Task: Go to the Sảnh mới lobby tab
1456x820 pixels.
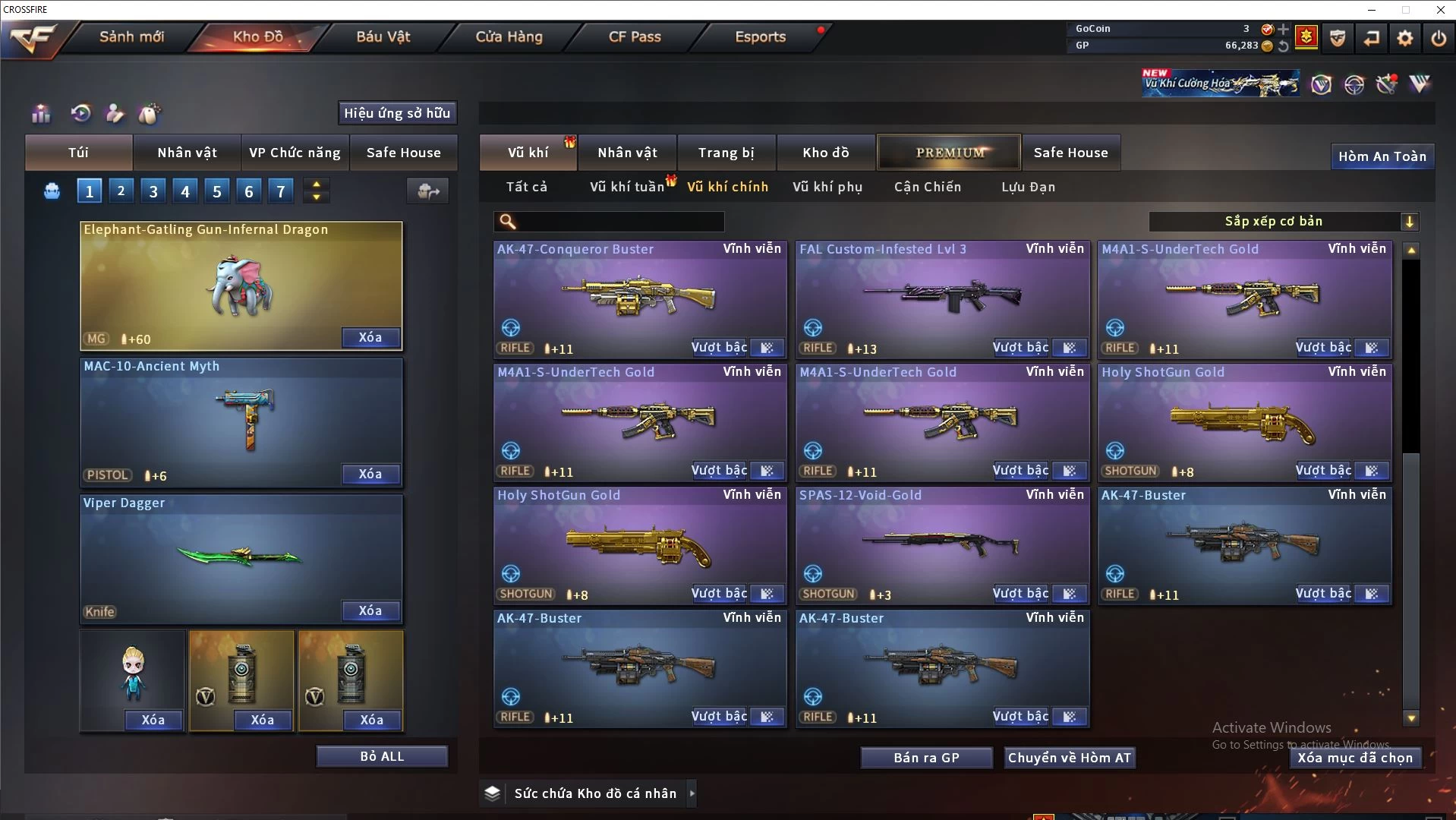Action: tap(131, 36)
